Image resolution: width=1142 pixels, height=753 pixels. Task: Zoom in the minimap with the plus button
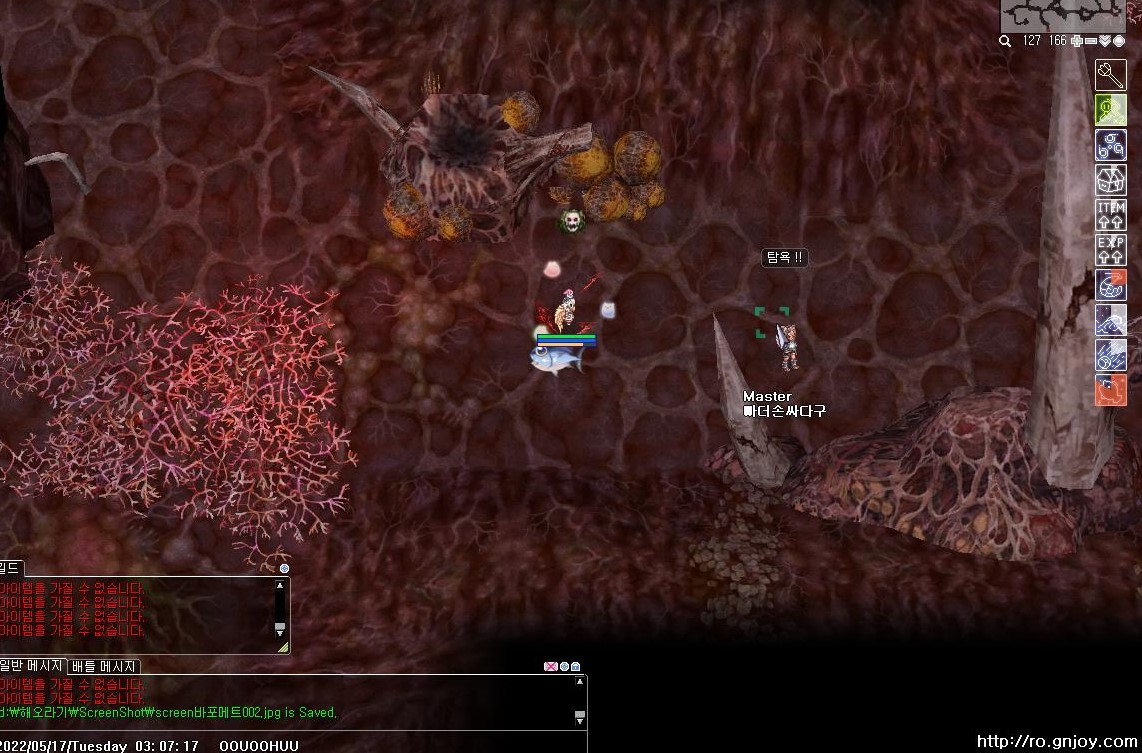pyautogui.click(x=1076, y=41)
